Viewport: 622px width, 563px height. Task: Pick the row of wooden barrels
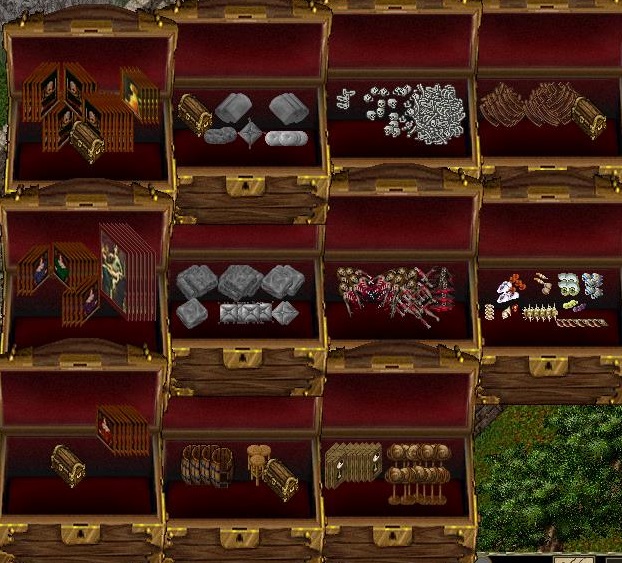click(207, 465)
